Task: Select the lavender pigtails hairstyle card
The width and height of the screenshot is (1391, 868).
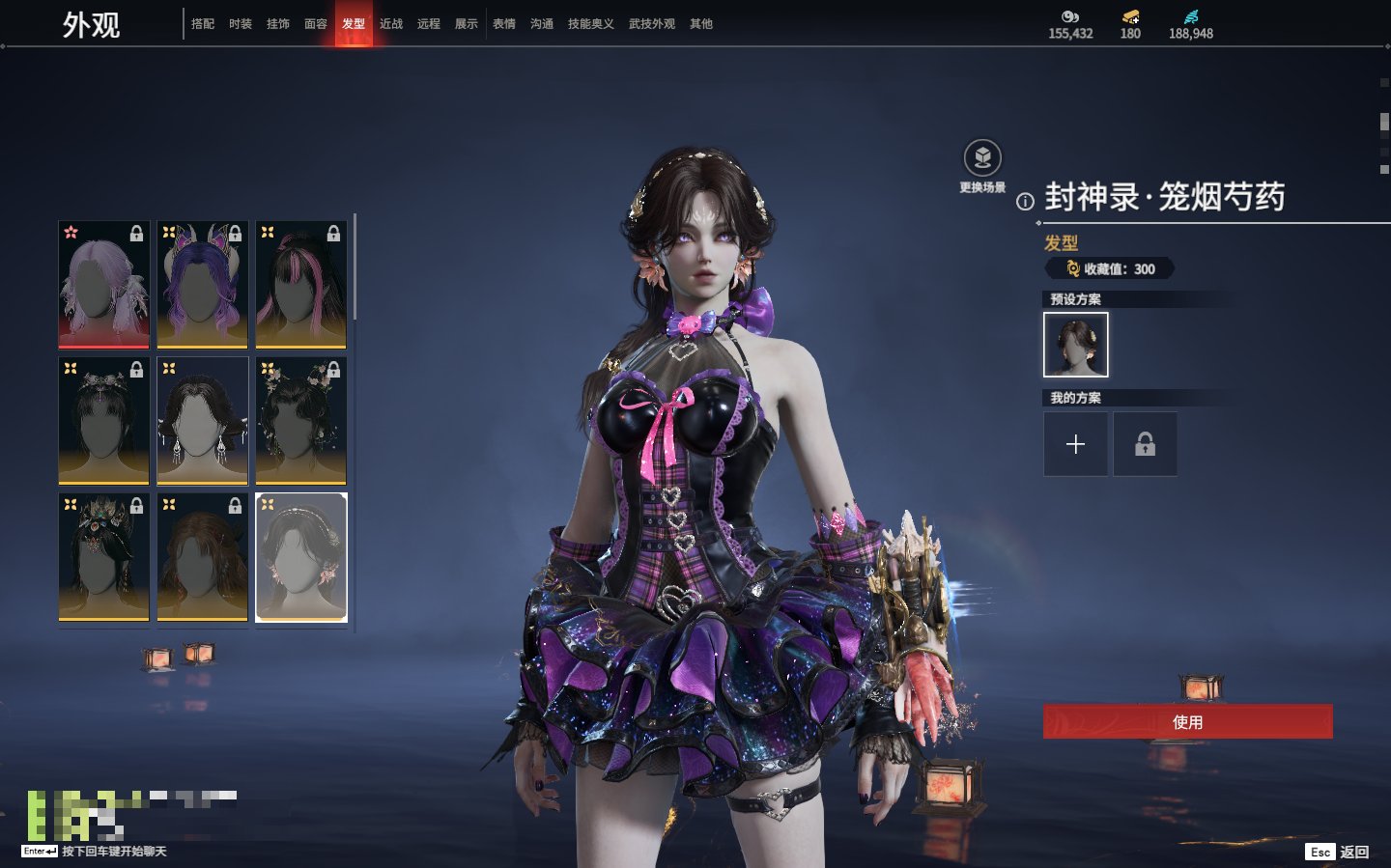Action: click(104, 285)
